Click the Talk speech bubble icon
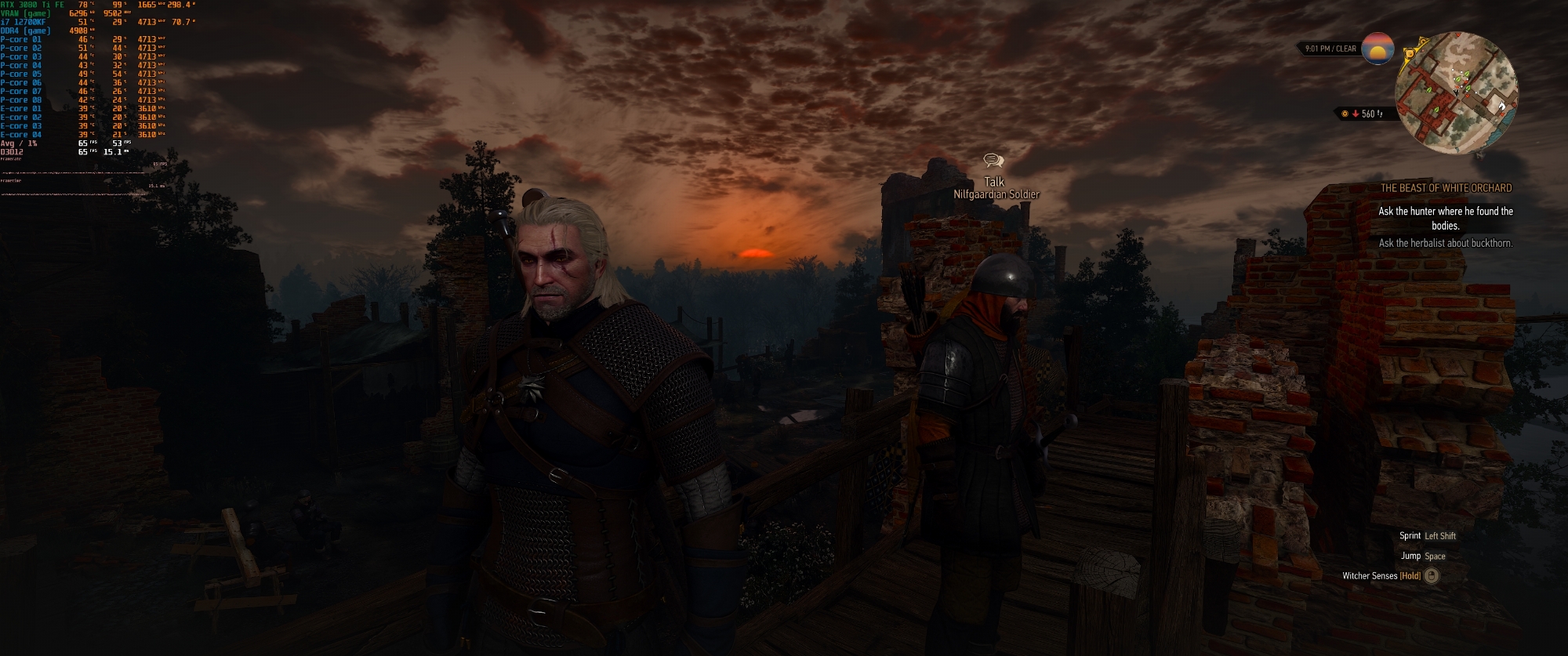This screenshot has height=656, width=1568. coord(993,161)
